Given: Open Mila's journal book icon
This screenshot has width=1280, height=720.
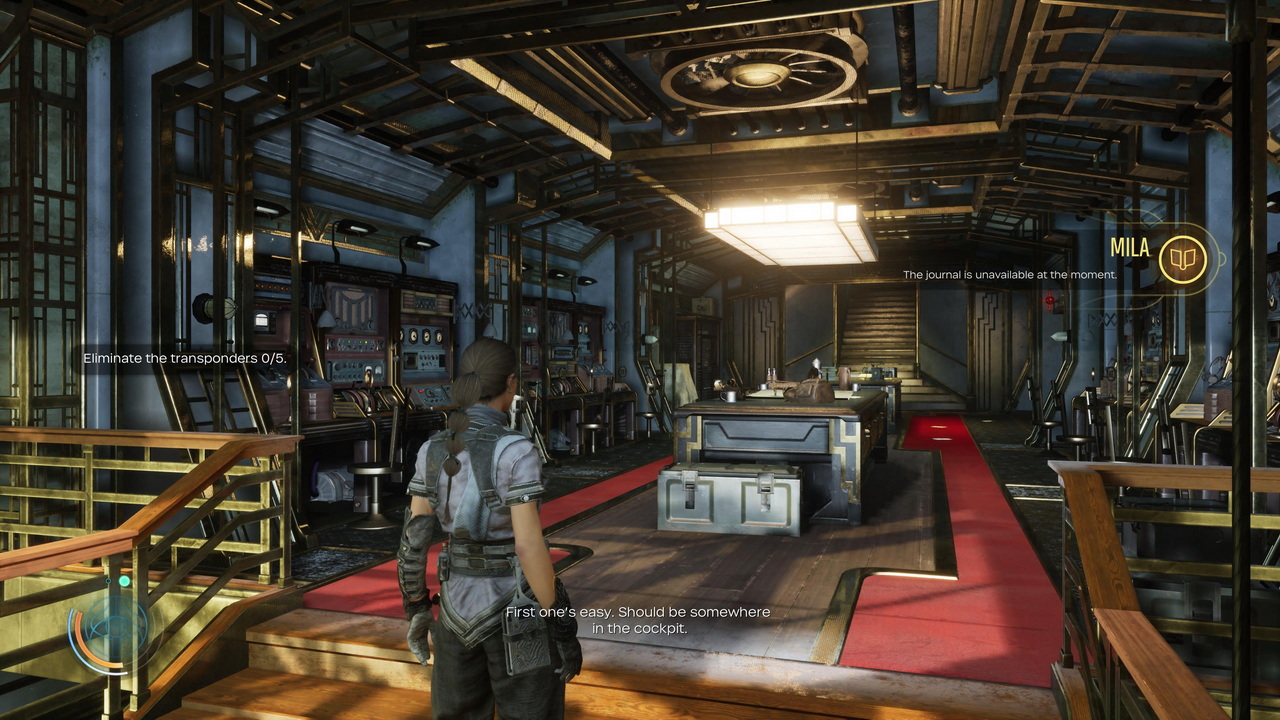Looking at the screenshot, I should pos(1183,259).
